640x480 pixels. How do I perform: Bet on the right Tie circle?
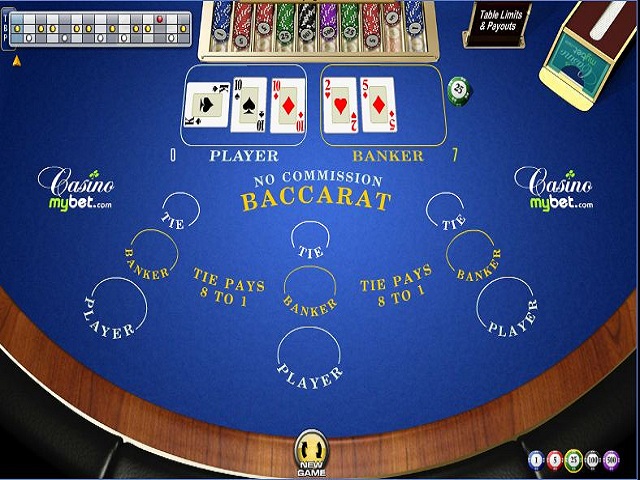(445, 212)
